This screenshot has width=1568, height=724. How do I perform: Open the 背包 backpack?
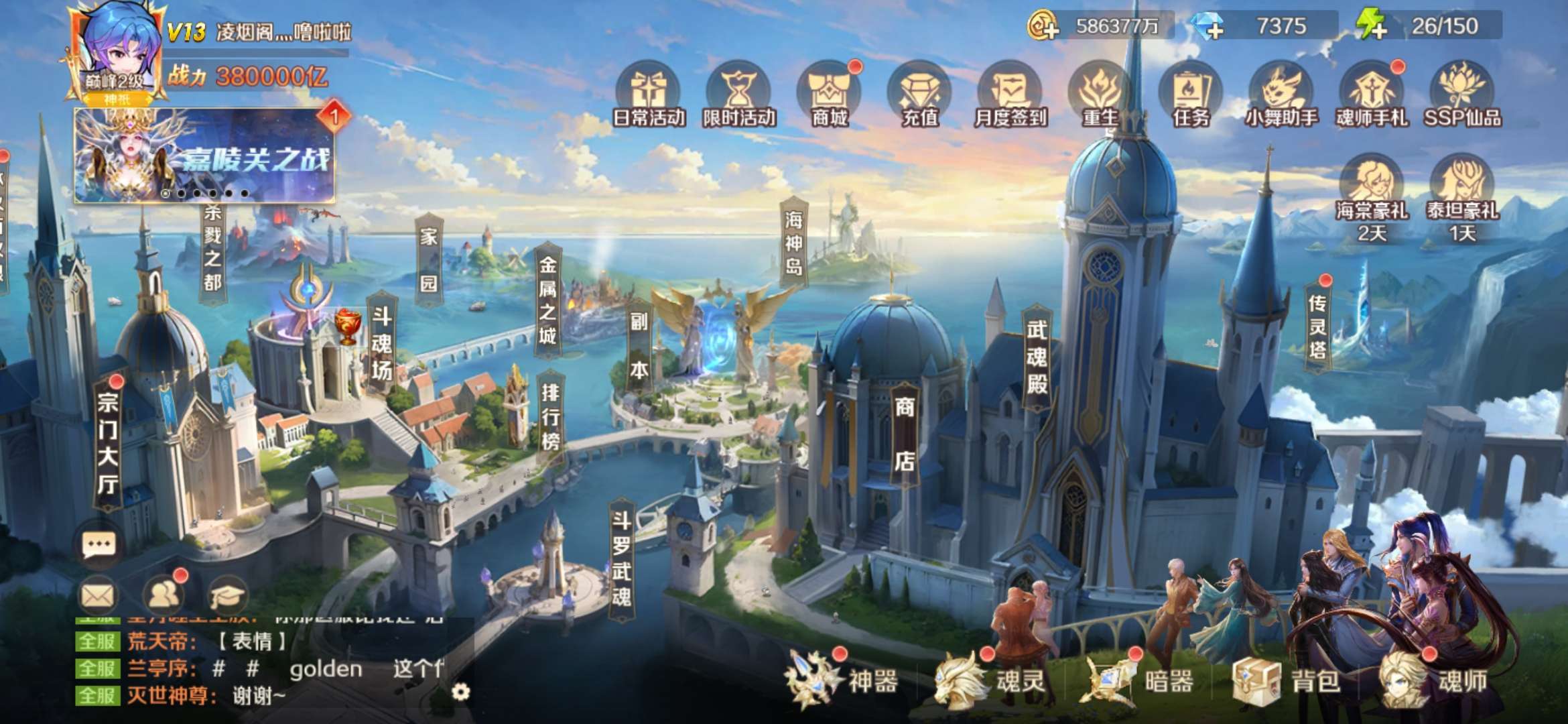1287,682
